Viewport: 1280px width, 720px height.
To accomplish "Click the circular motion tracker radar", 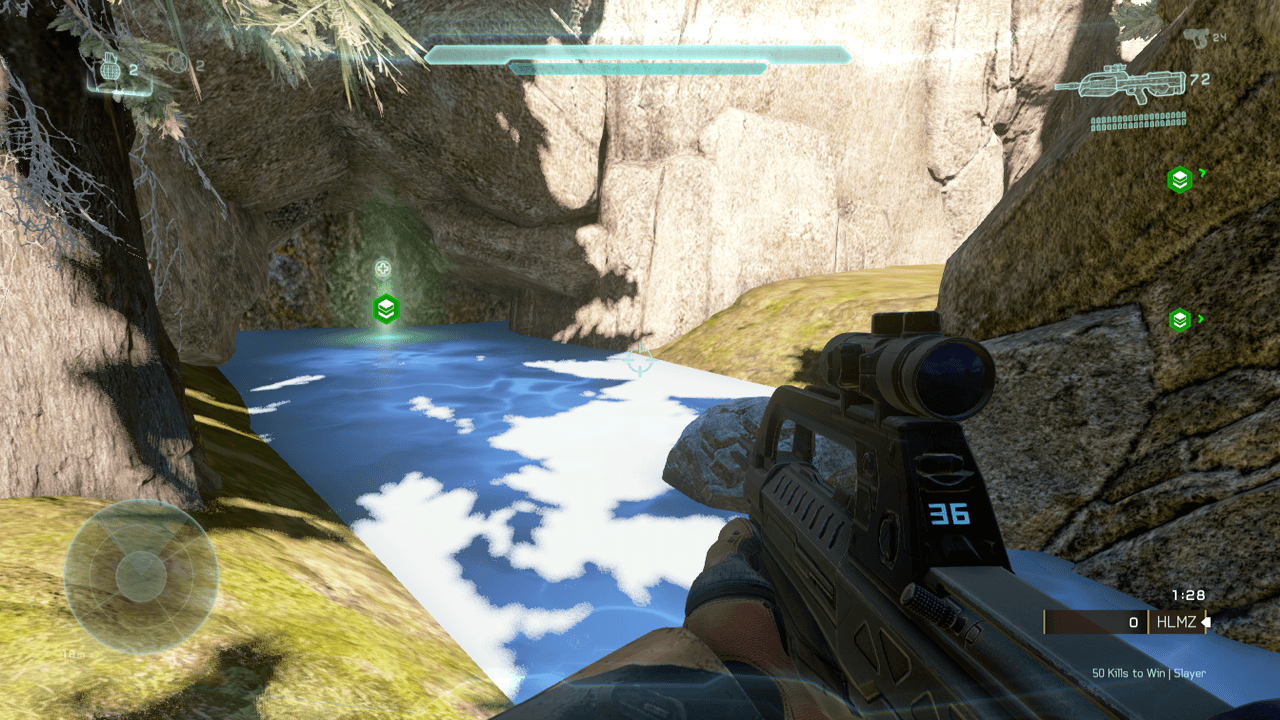I will [x=141, y=575].
